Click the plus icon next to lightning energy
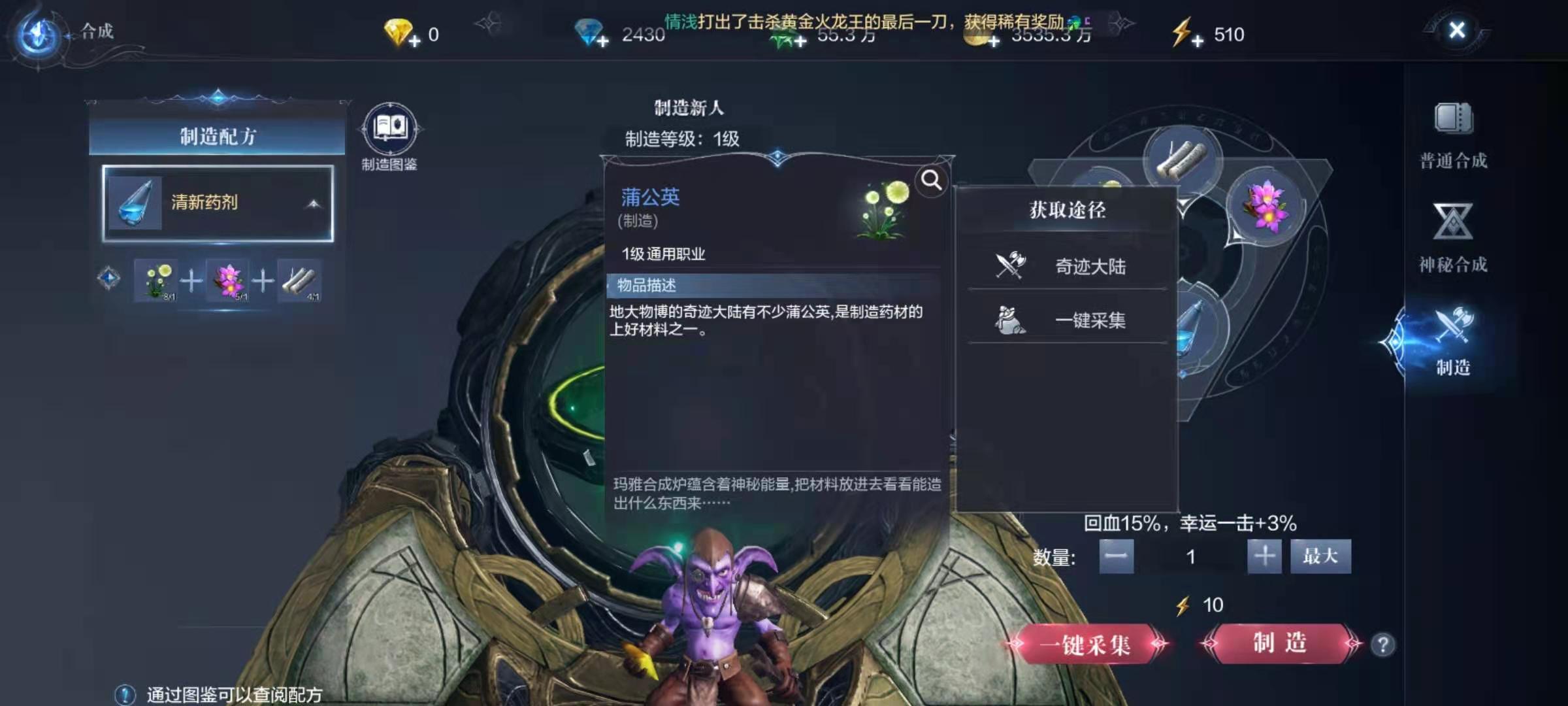1568x706 pixels. point(1198,41)
